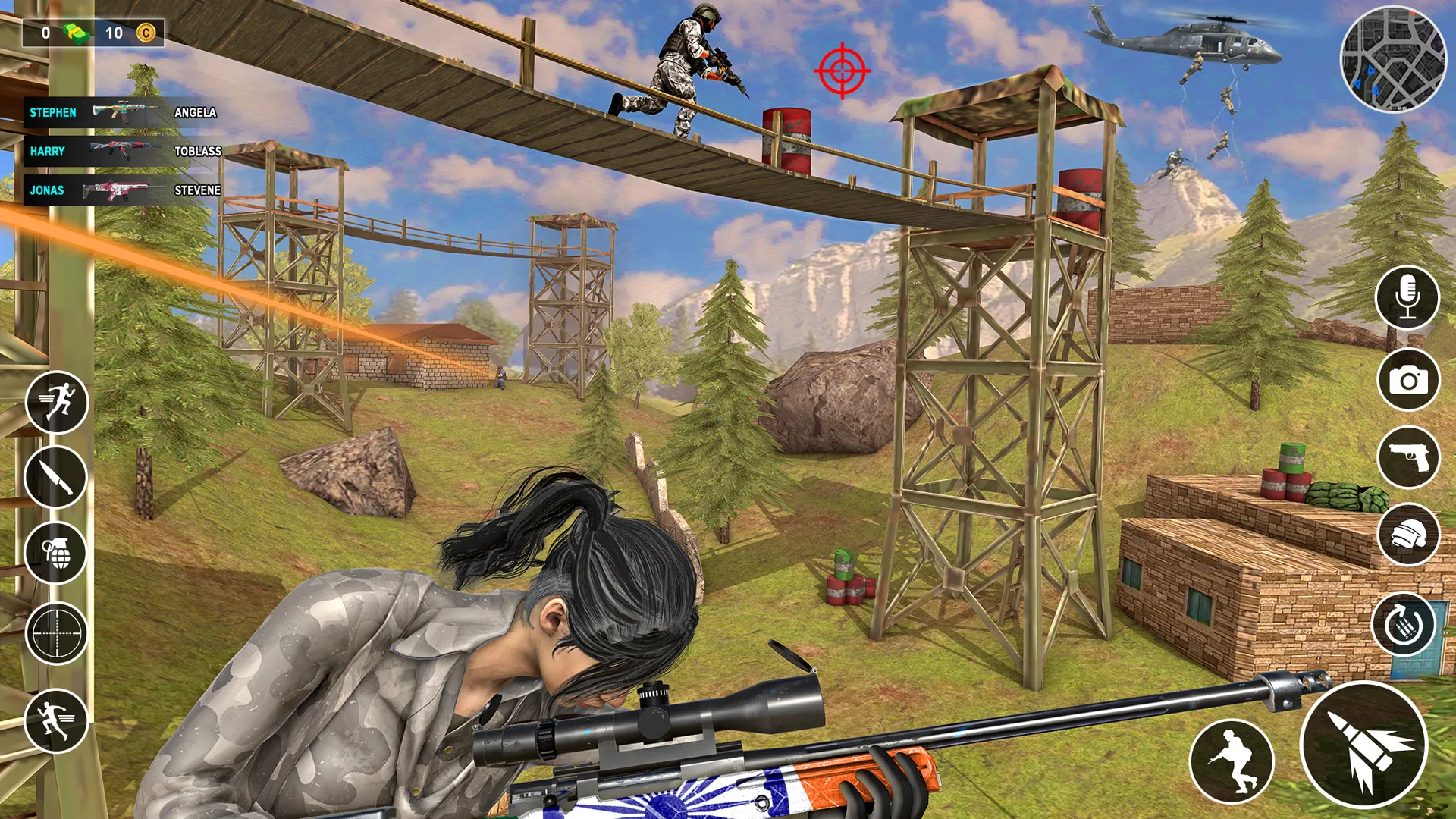The image size is (1456, 819).
Task: Select STEPHEN's kill feed entry
Action: pos(52,112)
